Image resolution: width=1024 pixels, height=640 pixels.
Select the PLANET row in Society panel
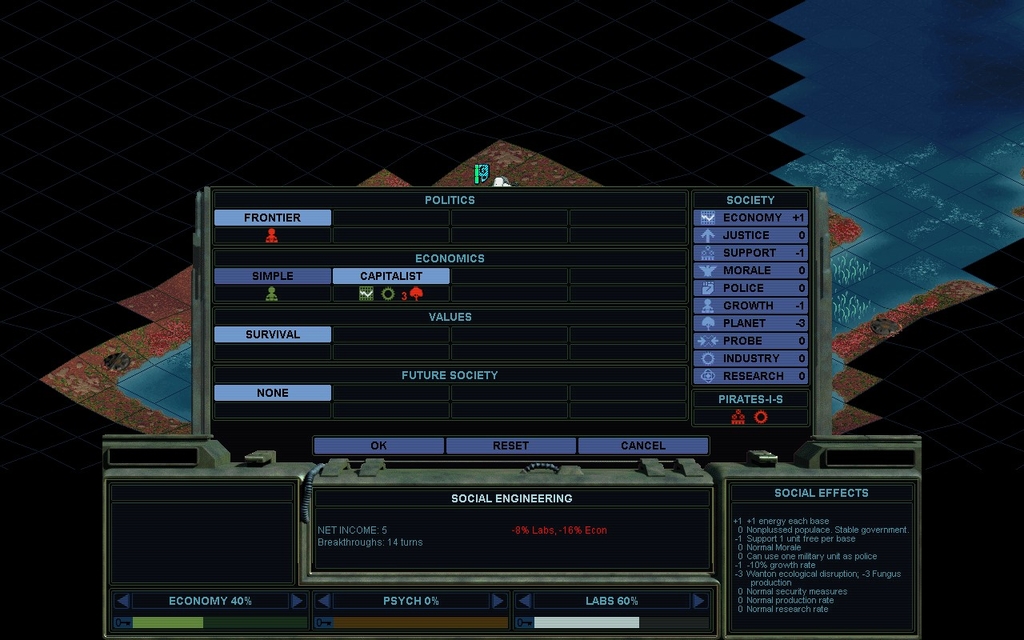[751, 323]
